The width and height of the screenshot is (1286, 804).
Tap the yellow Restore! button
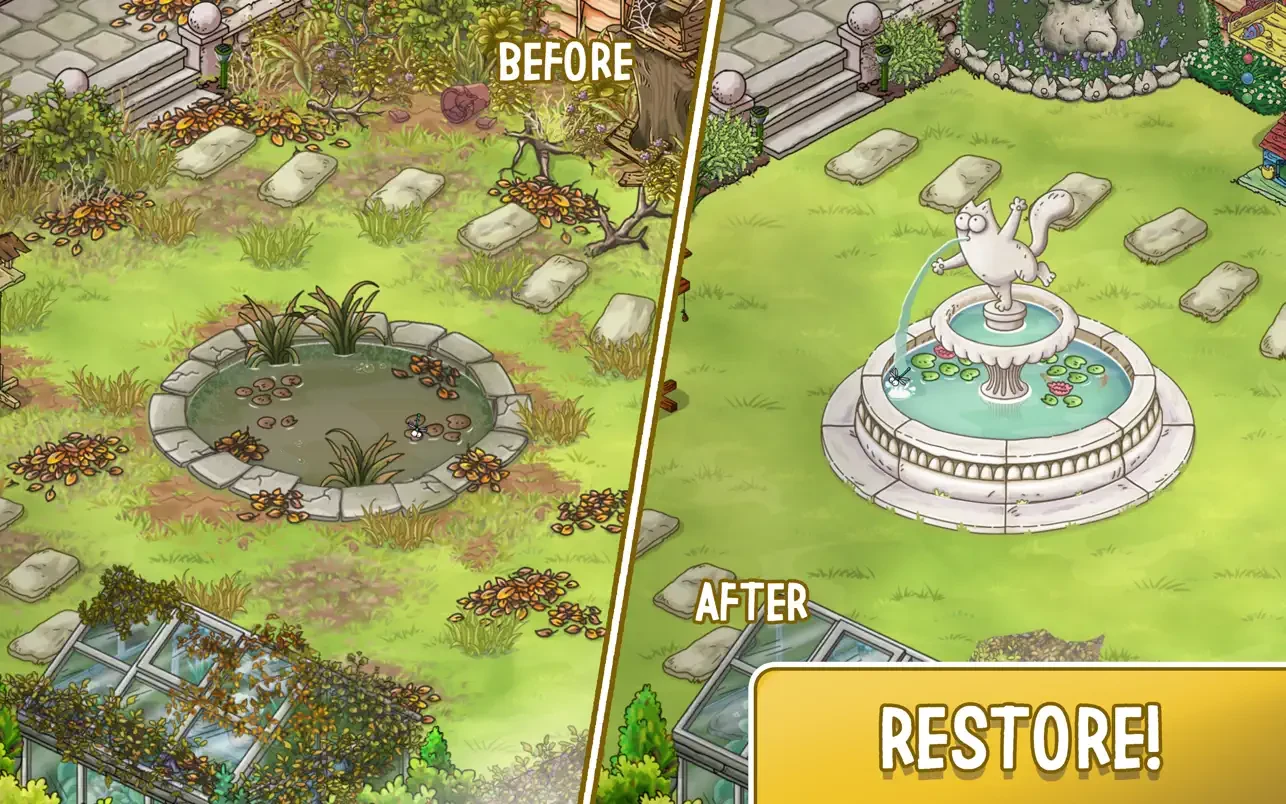[x=1020, y=736]
